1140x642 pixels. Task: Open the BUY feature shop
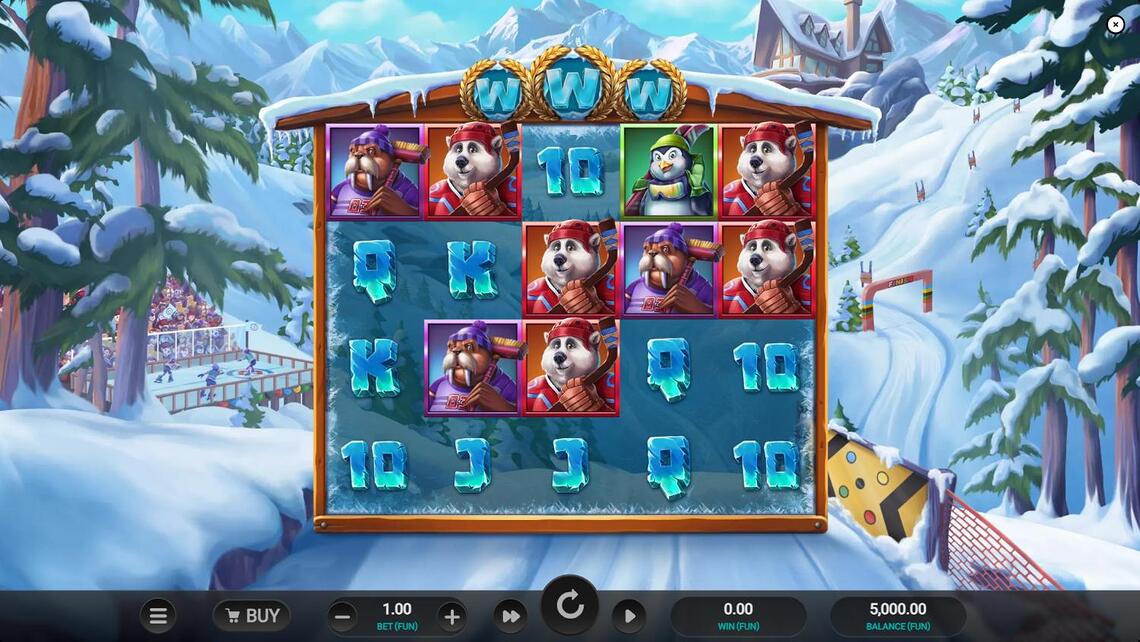[252, 616]
